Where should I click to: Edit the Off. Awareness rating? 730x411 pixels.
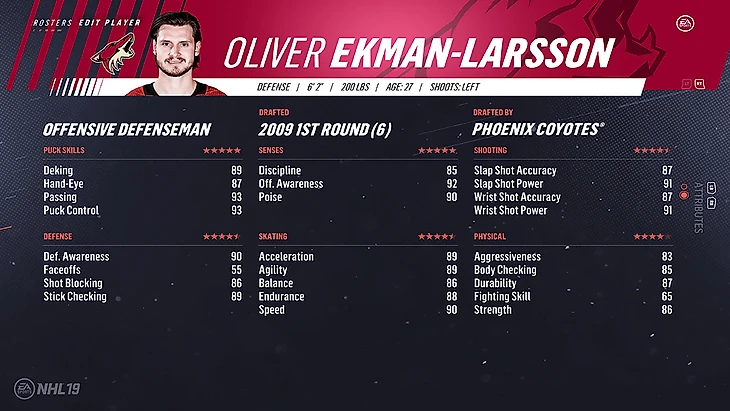click(357, 184)
